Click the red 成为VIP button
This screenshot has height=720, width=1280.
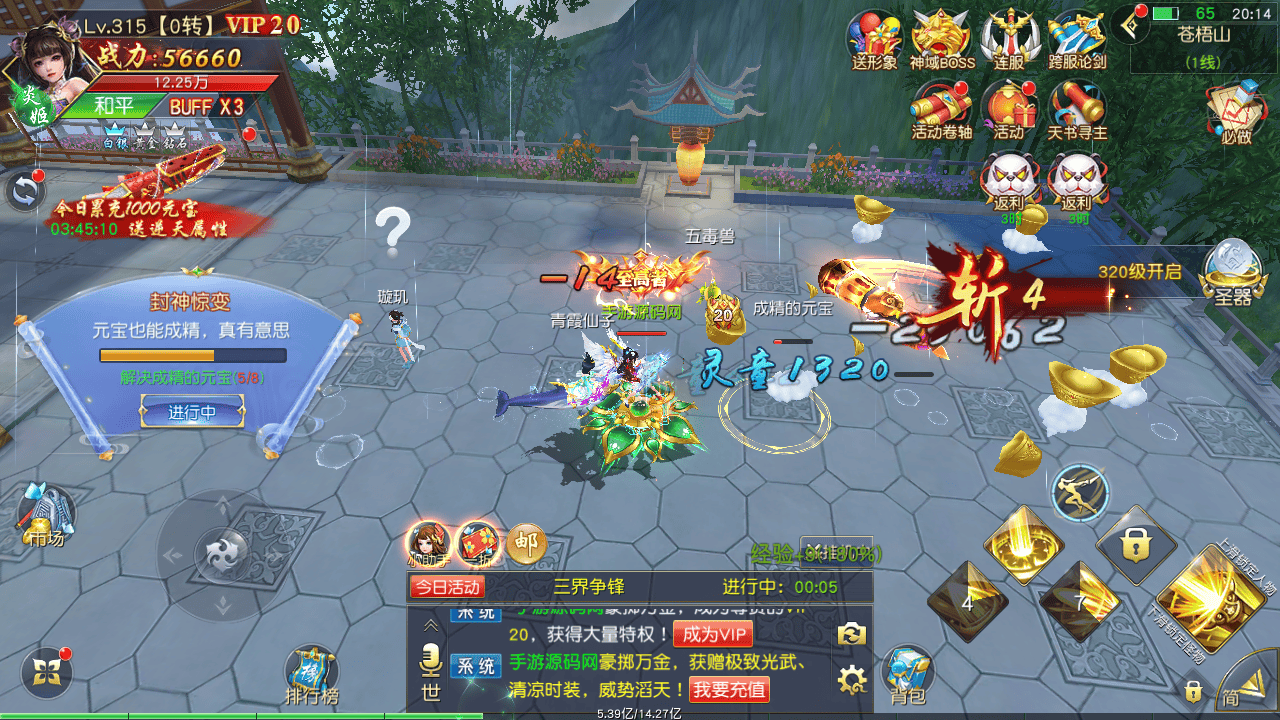point(712,634)
